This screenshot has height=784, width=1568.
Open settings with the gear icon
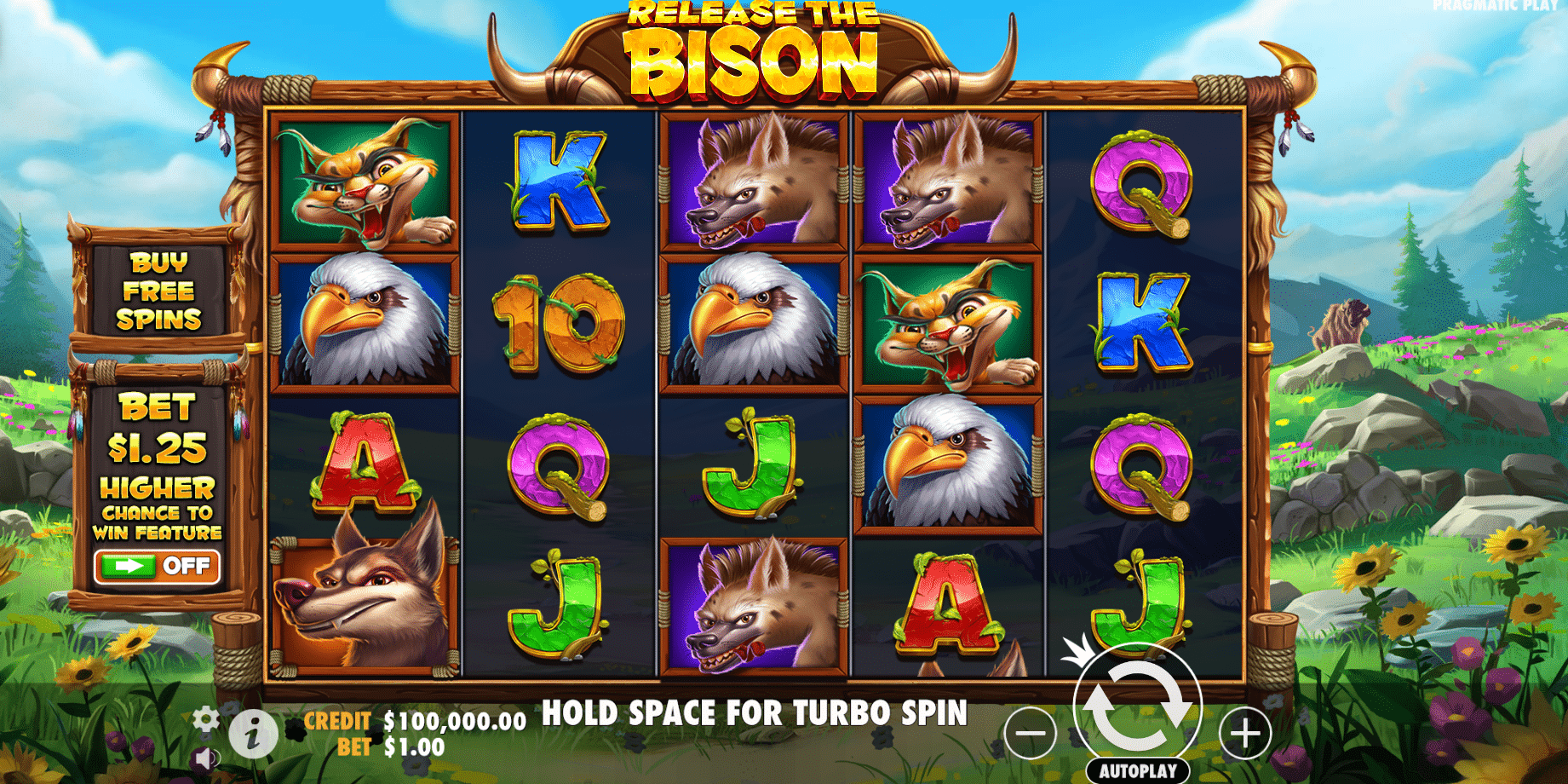coord(205,719)
